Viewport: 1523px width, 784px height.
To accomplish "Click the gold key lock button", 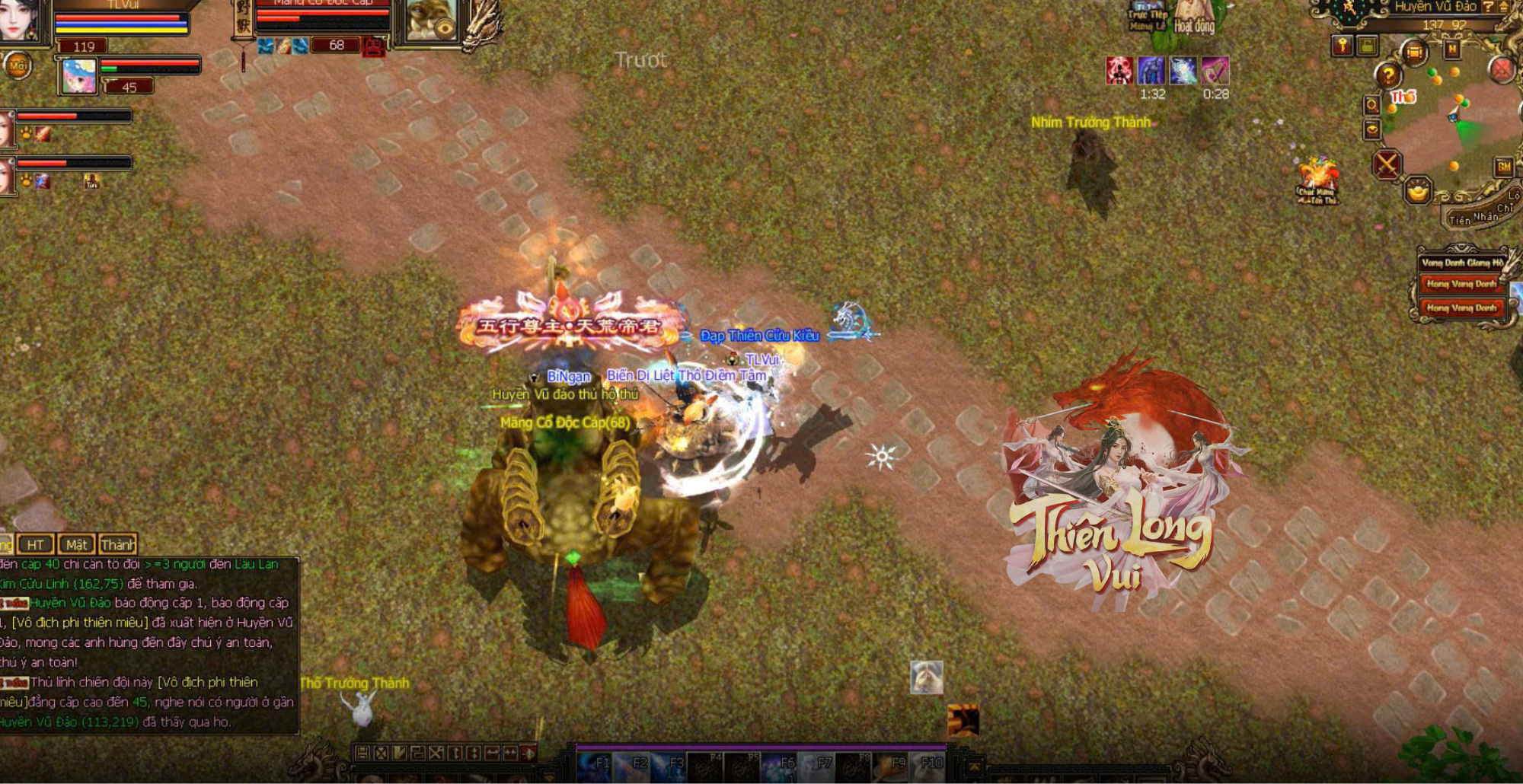I will click(1343, 46).
